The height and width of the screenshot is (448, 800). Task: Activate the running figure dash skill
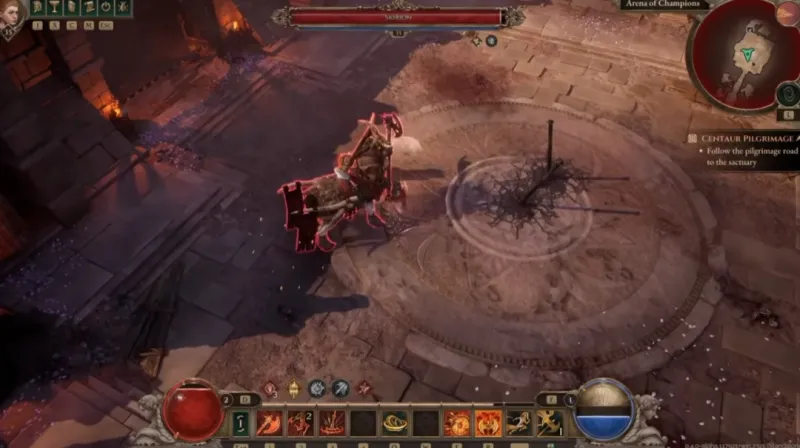point(518,423)
